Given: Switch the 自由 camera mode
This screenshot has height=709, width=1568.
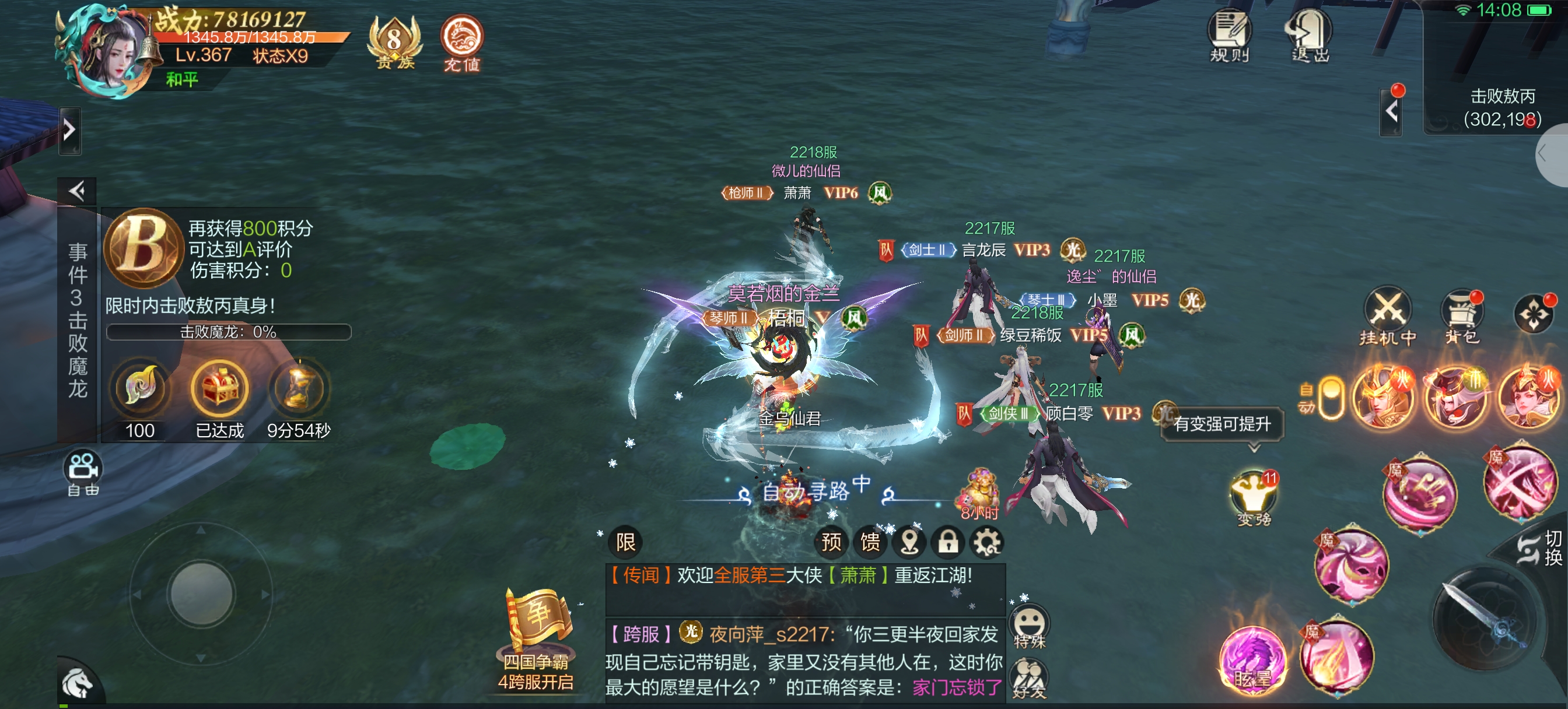Looking at the screenshot, I should pyautogui.click(x=83, y=473).
